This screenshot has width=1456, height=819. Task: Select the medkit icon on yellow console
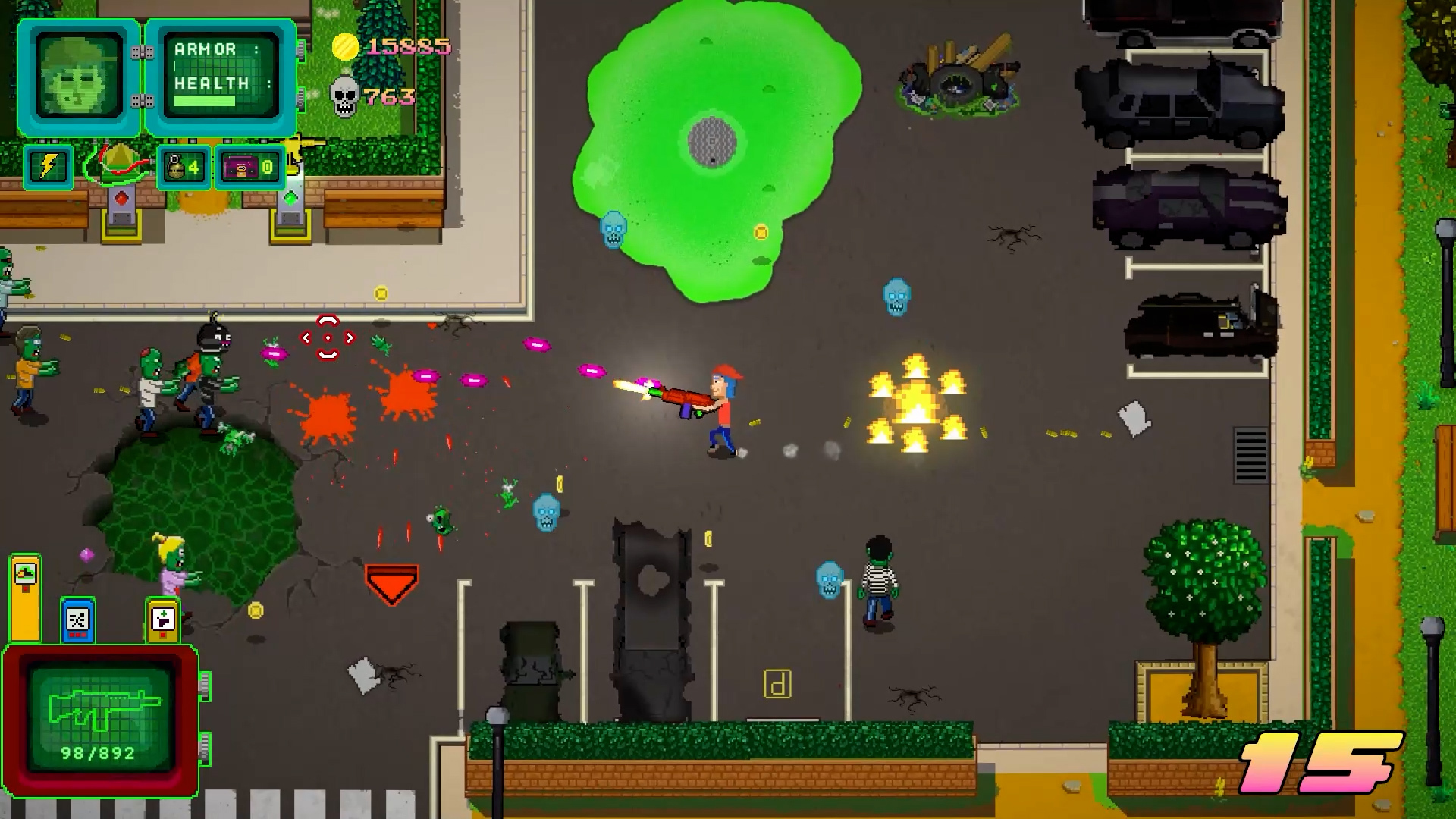[x=163, y=620]
